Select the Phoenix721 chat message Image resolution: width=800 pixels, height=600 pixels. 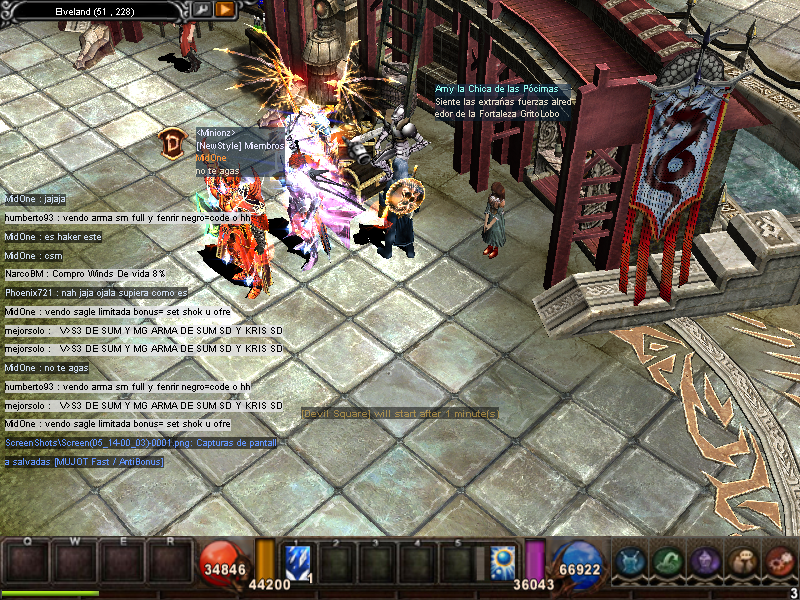[x=96, y=292]
